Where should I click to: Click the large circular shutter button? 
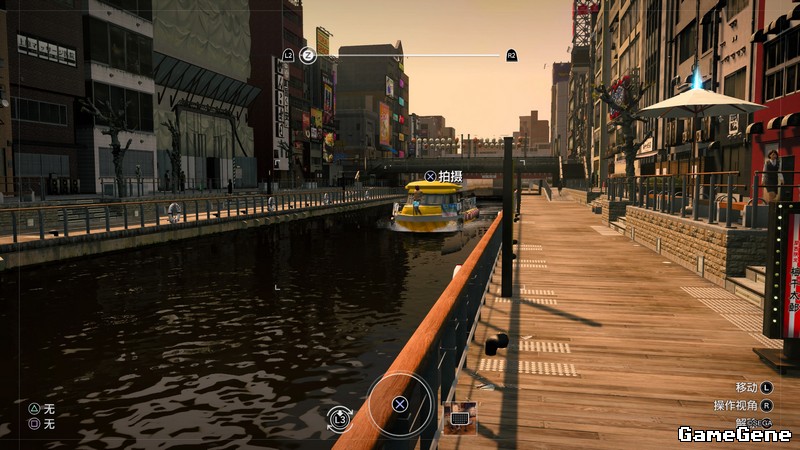pos(399,404)
